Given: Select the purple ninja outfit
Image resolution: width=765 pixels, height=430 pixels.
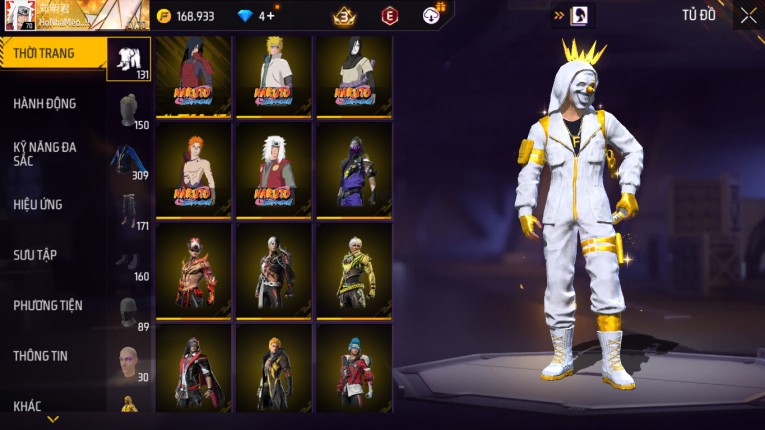Looking at the screenshot, I should tap(353, 168).
